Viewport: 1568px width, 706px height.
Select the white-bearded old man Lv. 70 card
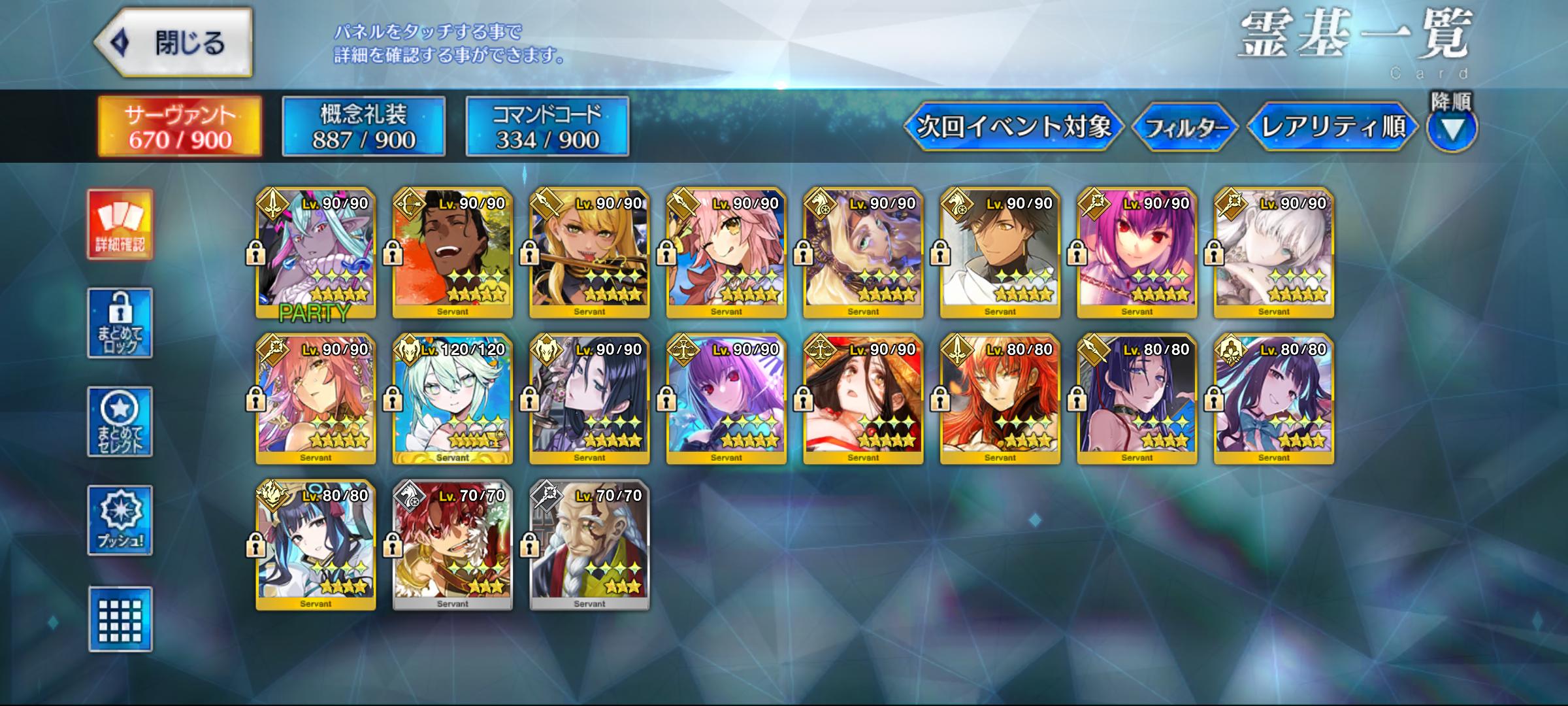589,545
